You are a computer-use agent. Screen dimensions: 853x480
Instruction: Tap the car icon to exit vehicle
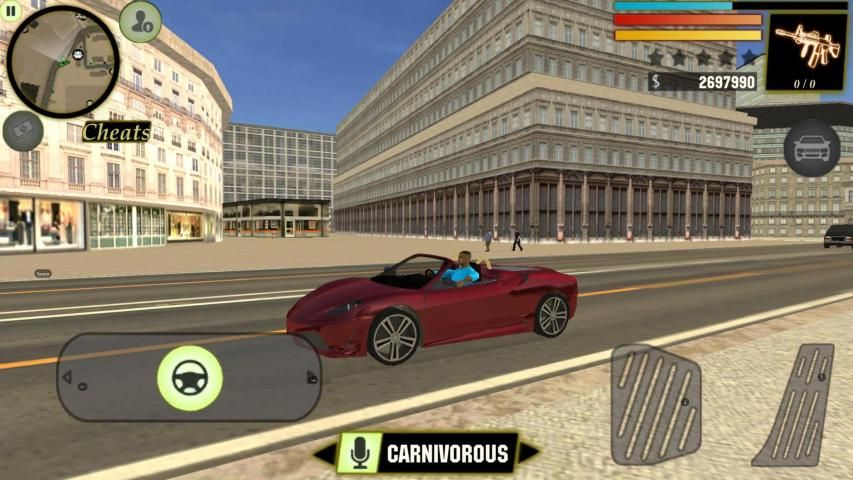[811, 149]
